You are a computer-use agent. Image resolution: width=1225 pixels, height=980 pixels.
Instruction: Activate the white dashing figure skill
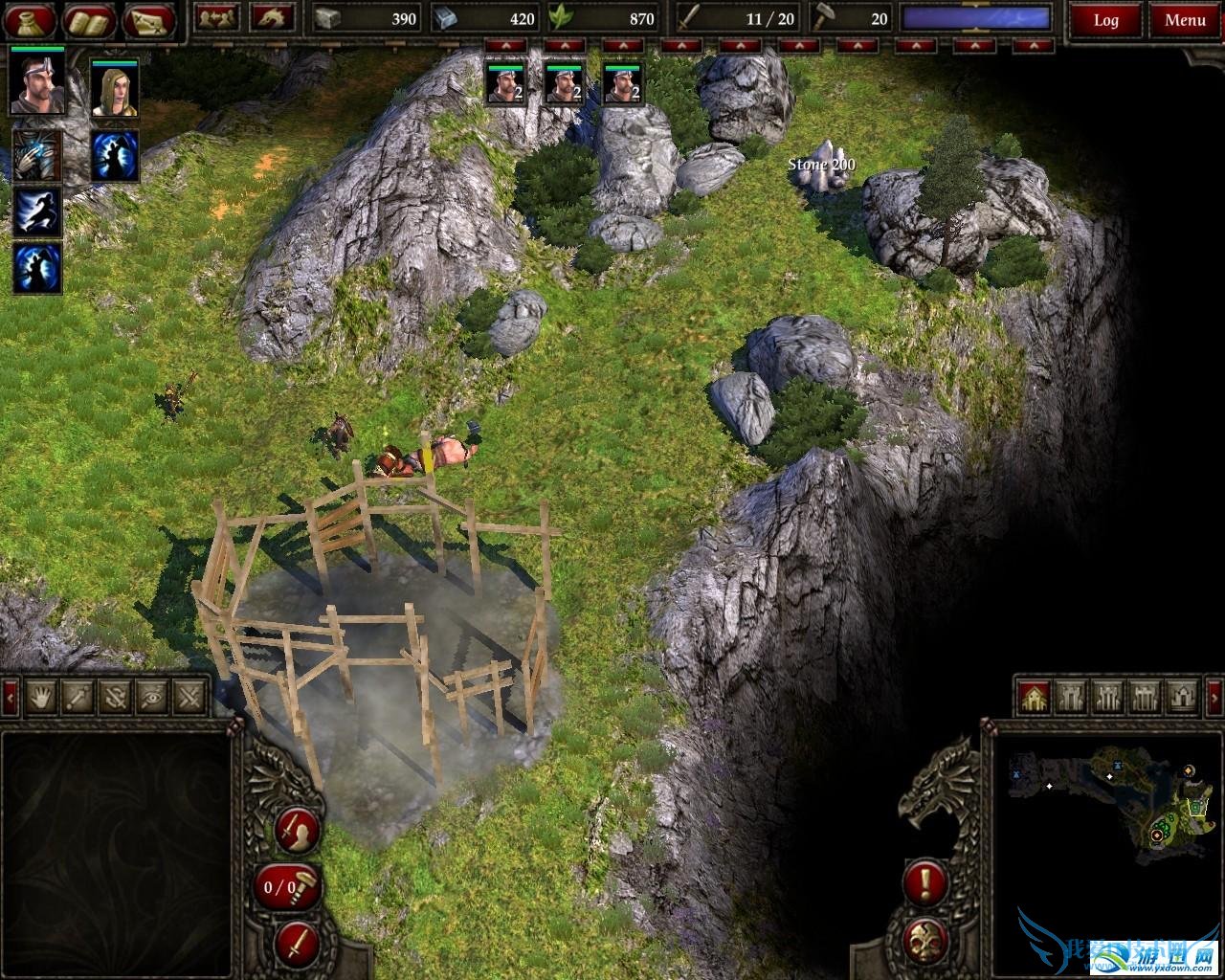tap(37, 212)
